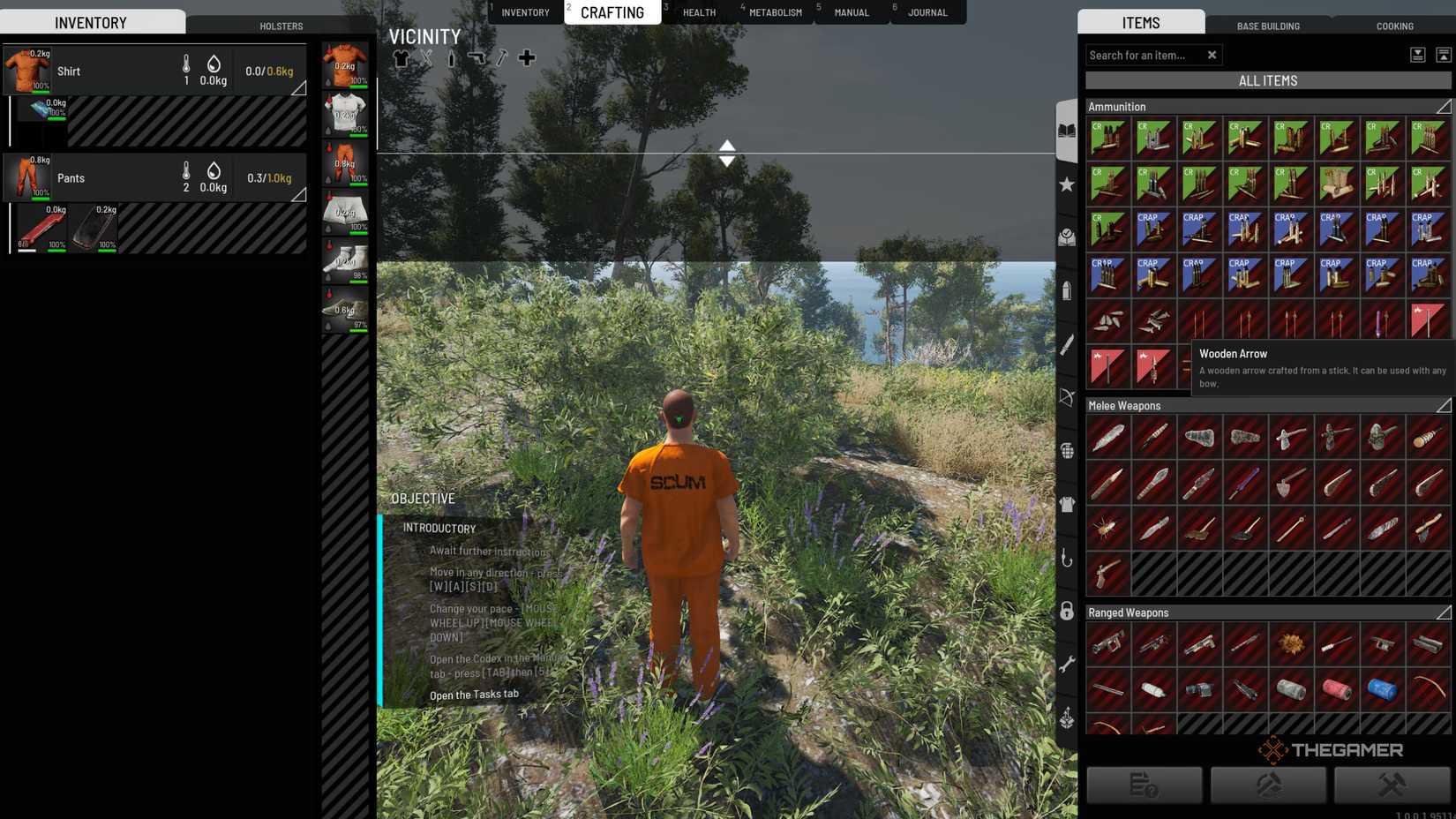
Task: Click the pistol filter icon under Vicinity
Action: click(x=477, y=57)
